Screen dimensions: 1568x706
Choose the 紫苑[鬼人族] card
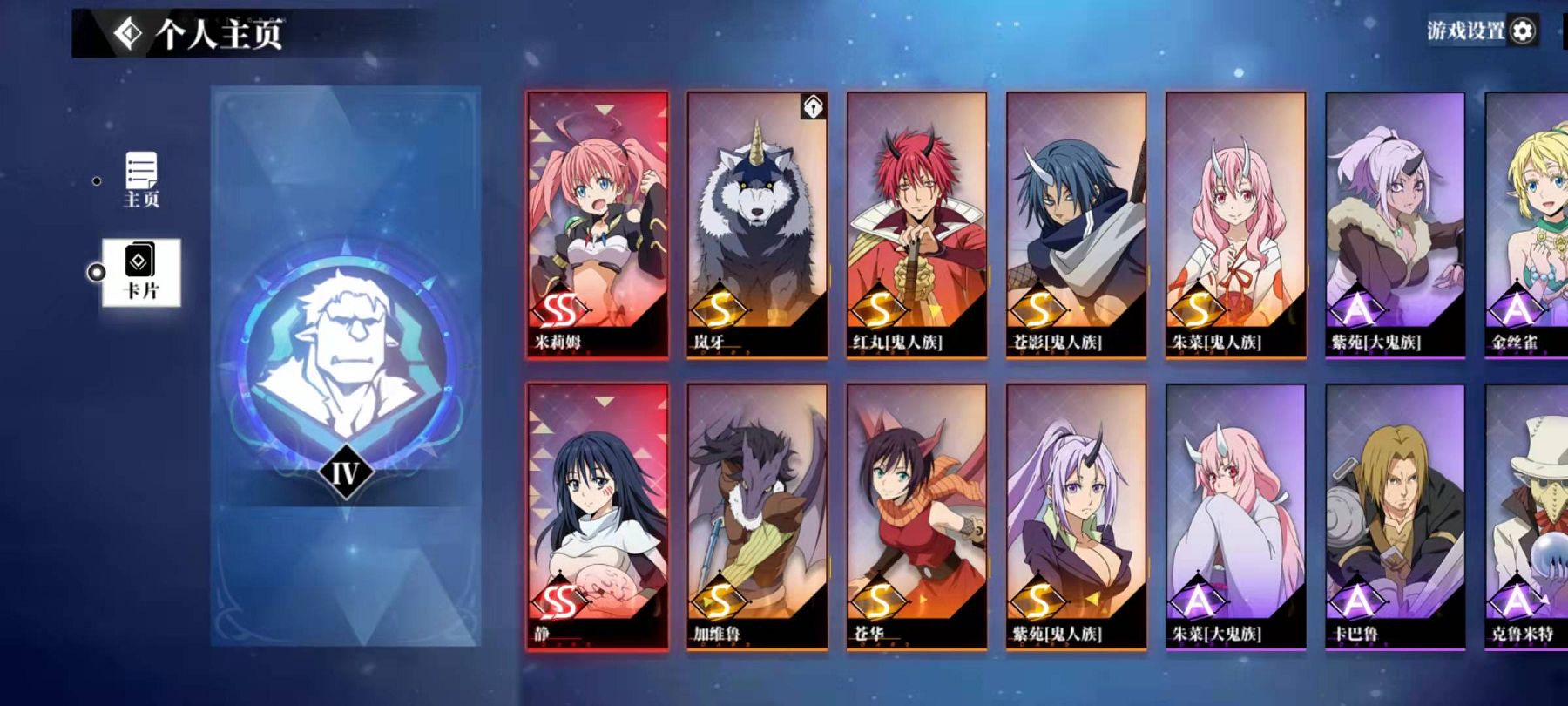click(x=1076, y=516)
